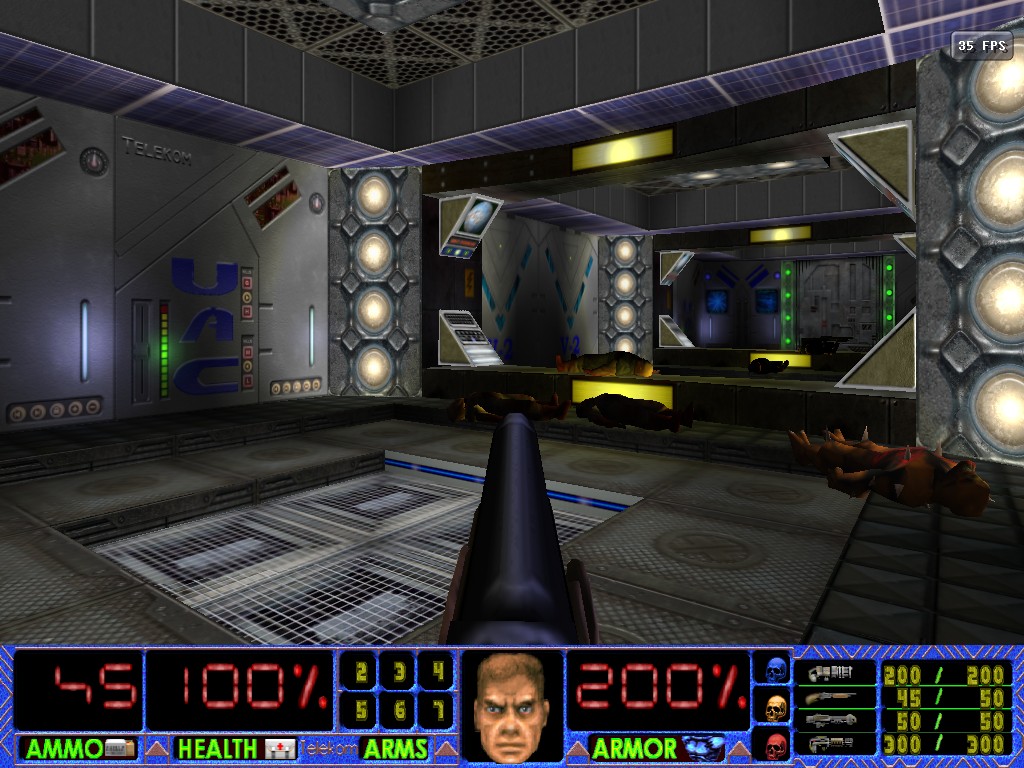This screenshot has width=1024, height=768.
Task: Choose weapon number 3 in ARMS
Action: (398, 672)
